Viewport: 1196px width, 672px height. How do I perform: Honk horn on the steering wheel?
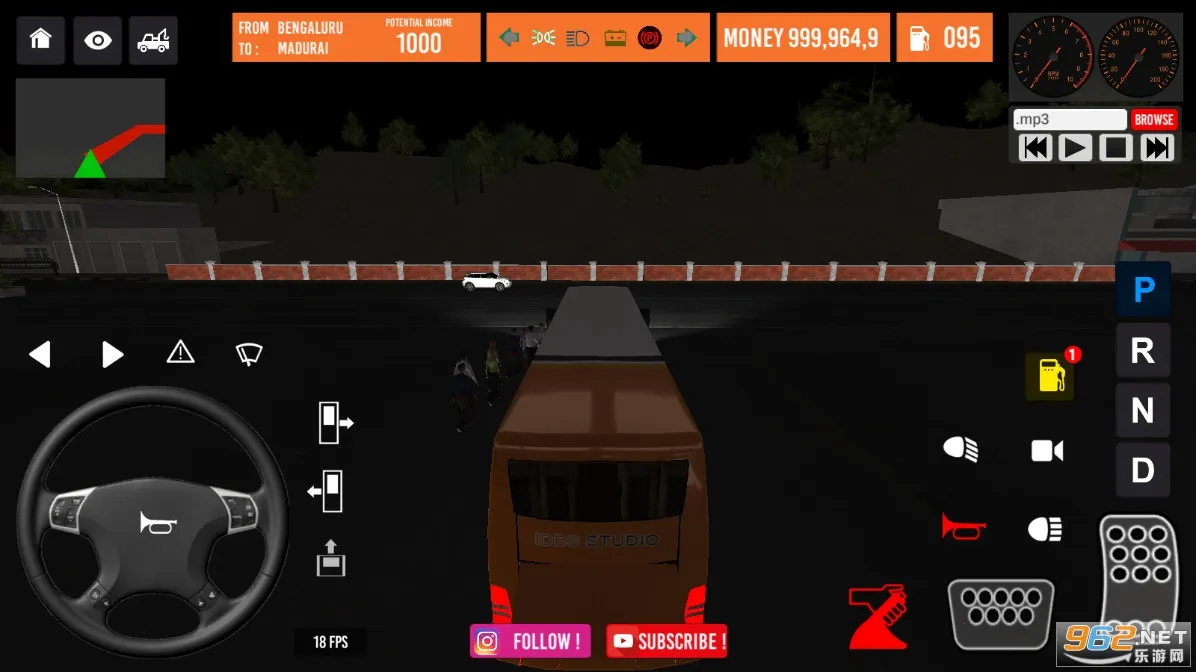[157, 522]
